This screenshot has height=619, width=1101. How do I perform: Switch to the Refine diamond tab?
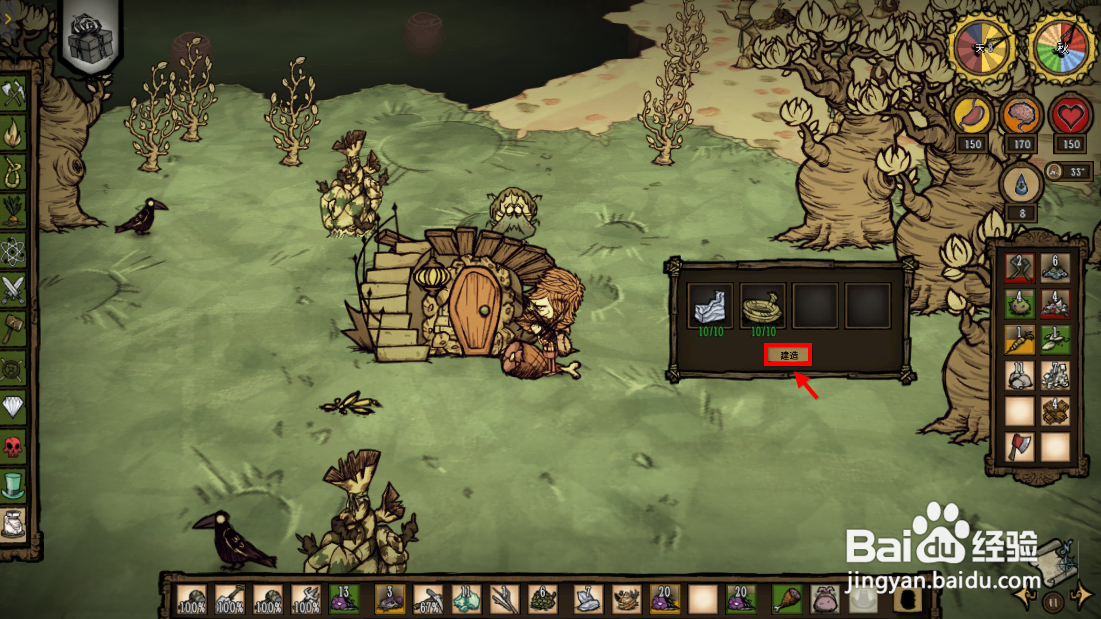click(13, 406)
